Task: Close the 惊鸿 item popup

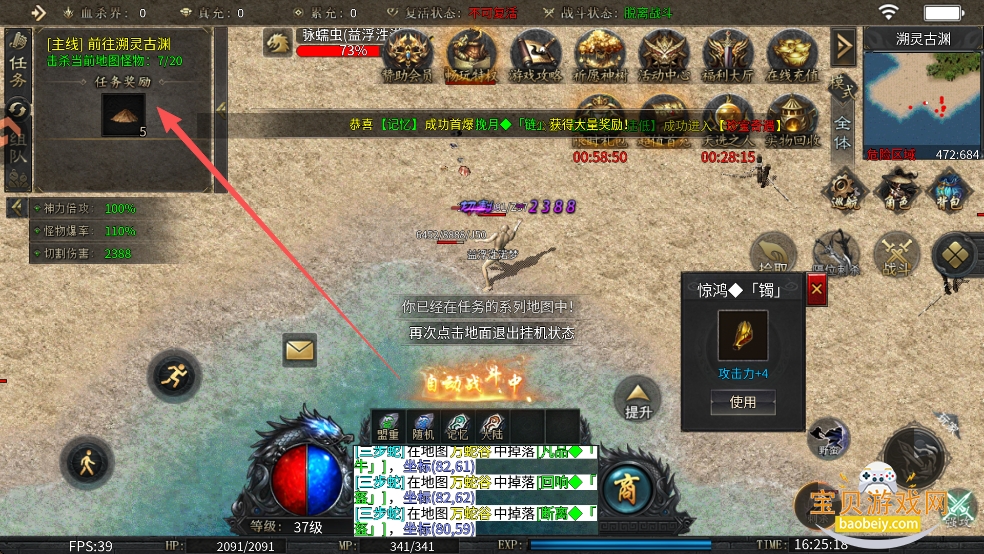Action: pyautogui.click(x=817, y=290)
